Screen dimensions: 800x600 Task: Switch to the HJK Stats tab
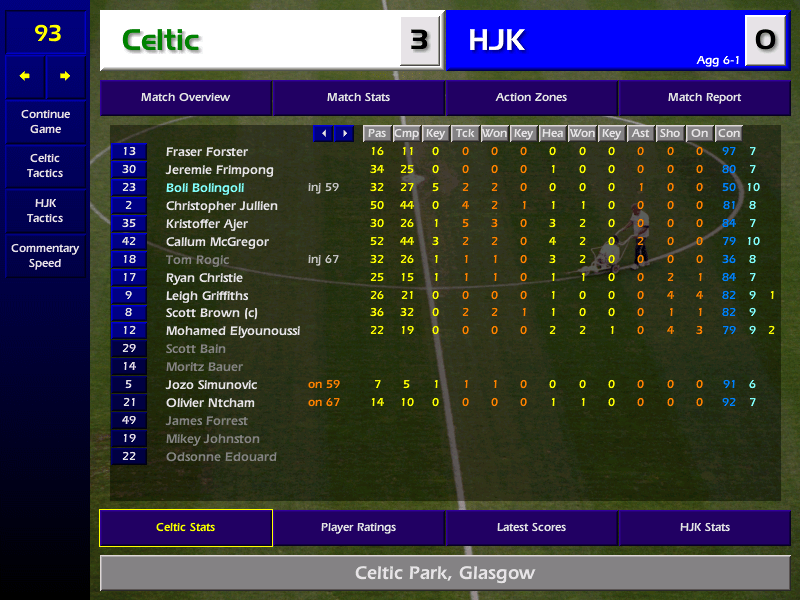(x=704, y=528)
